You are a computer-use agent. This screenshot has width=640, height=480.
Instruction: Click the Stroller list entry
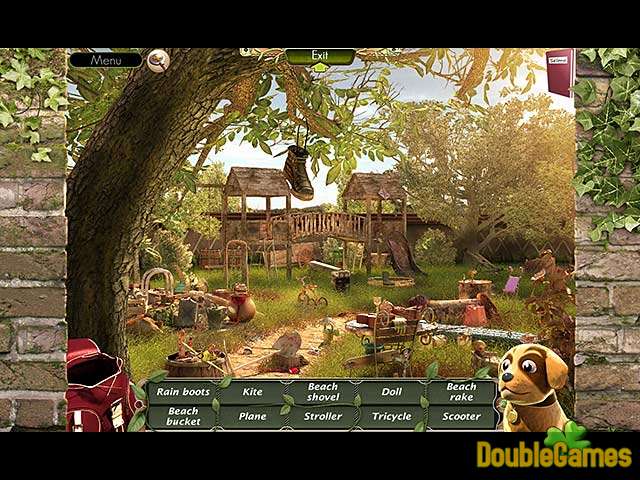[x=322, y=416]
